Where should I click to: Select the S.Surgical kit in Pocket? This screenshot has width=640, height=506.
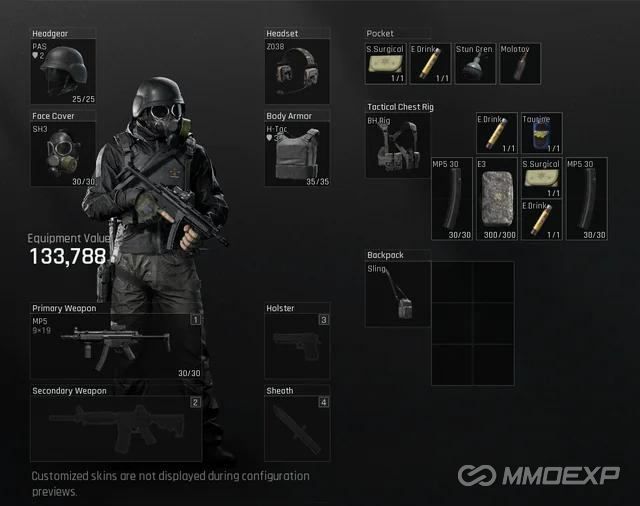pyautogui.click(x=386, y=63)
